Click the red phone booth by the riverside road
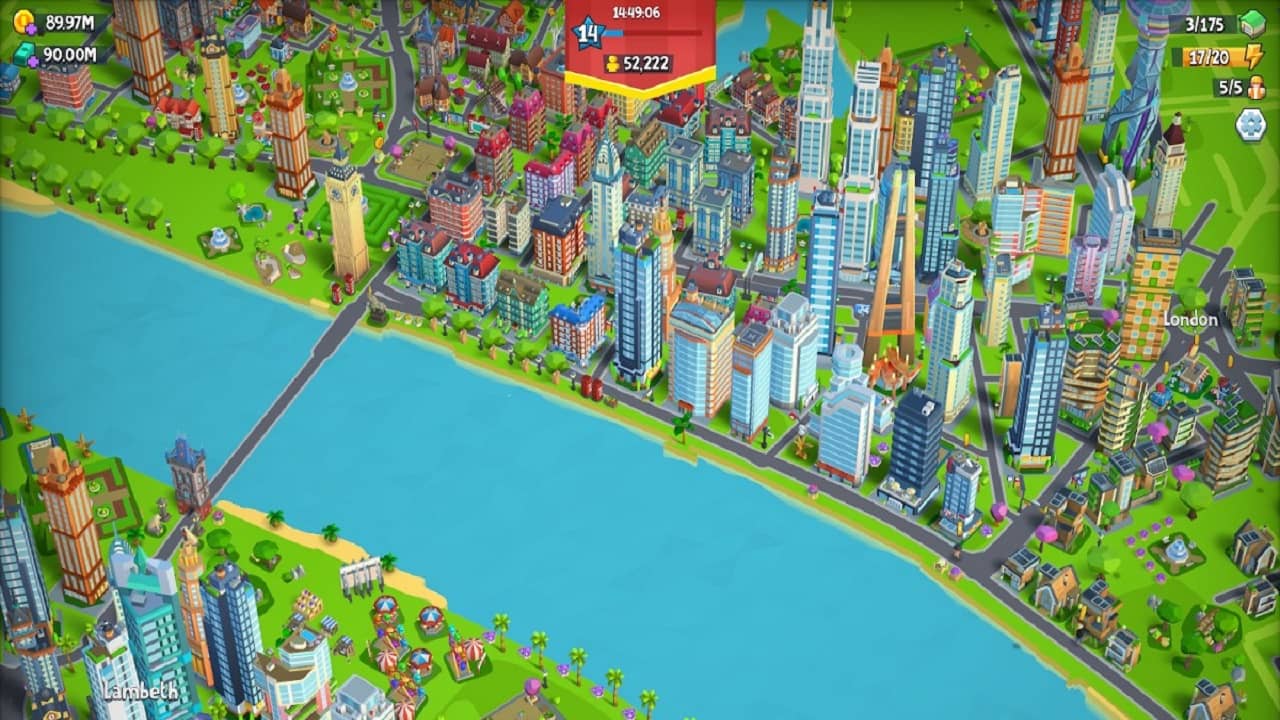The image size is (1280, 720). pos(590,386)
